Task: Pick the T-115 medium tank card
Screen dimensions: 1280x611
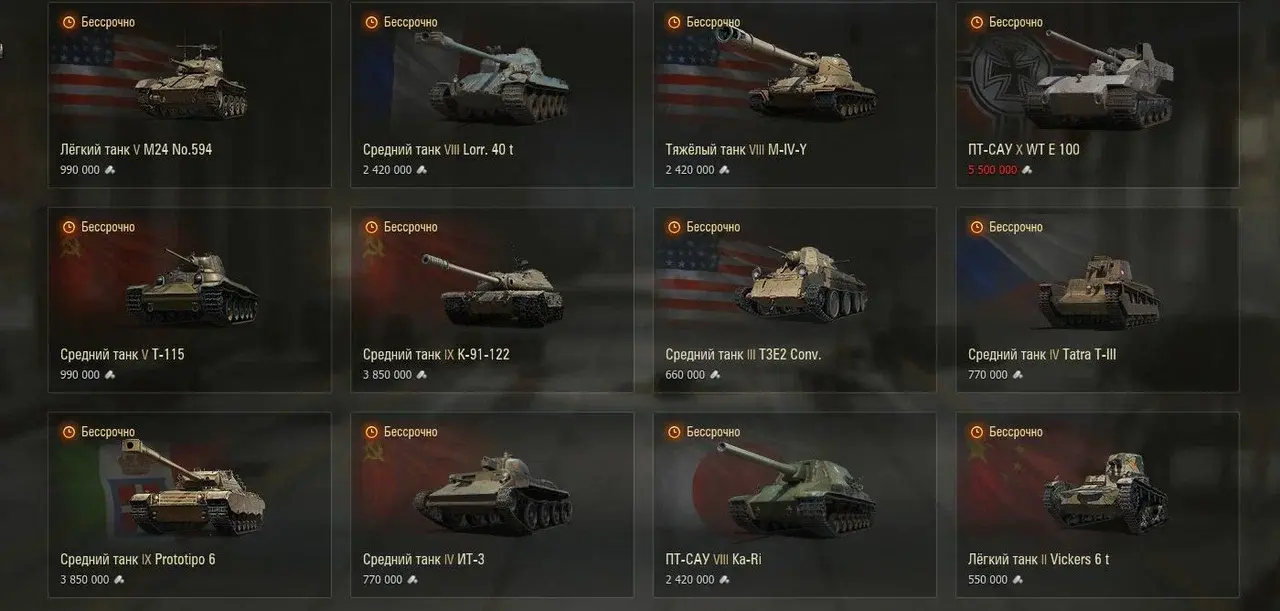Action: click(189, 299)
